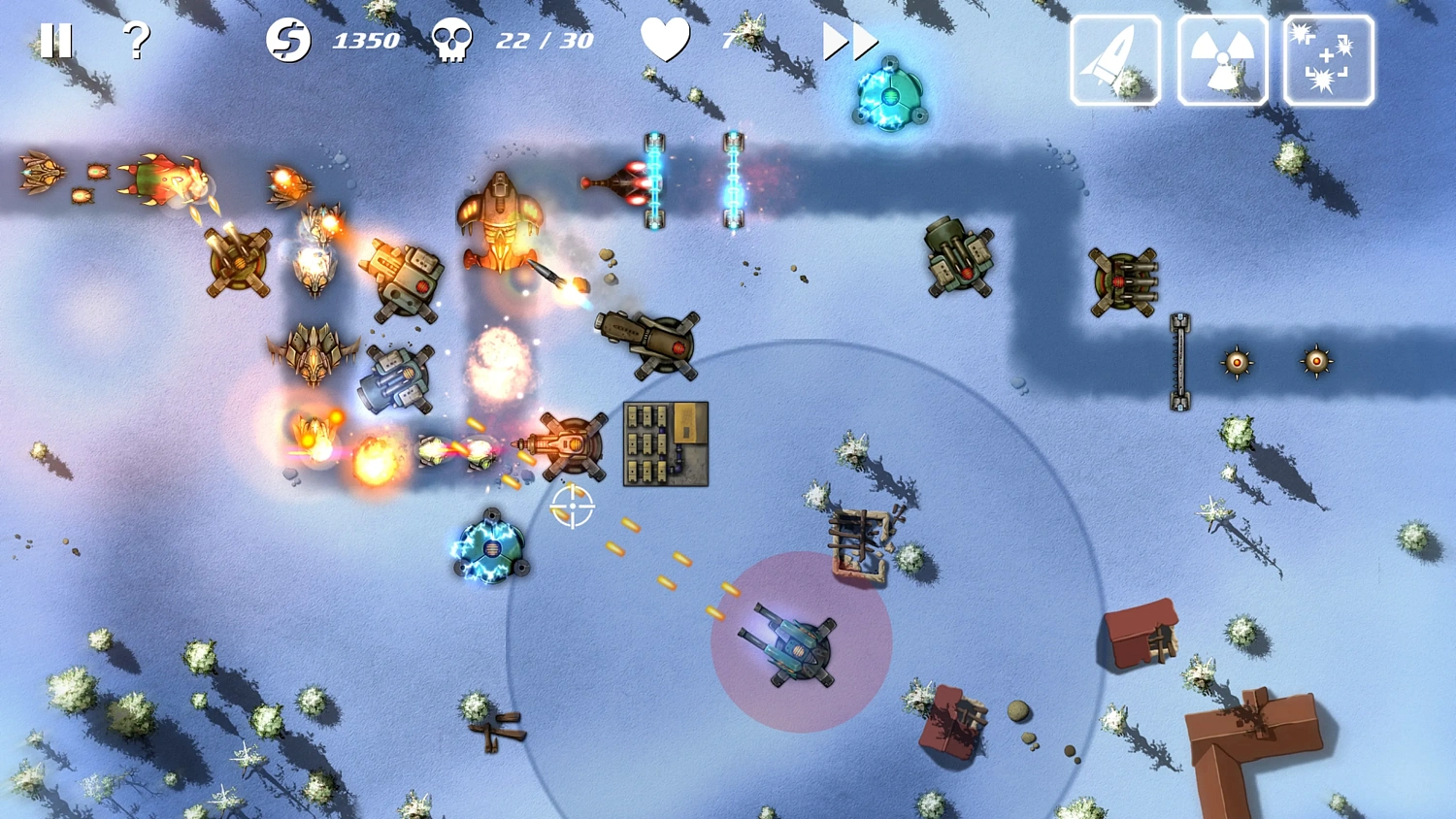
Task: Open the help screen via question mark
Action: [136, 41]
